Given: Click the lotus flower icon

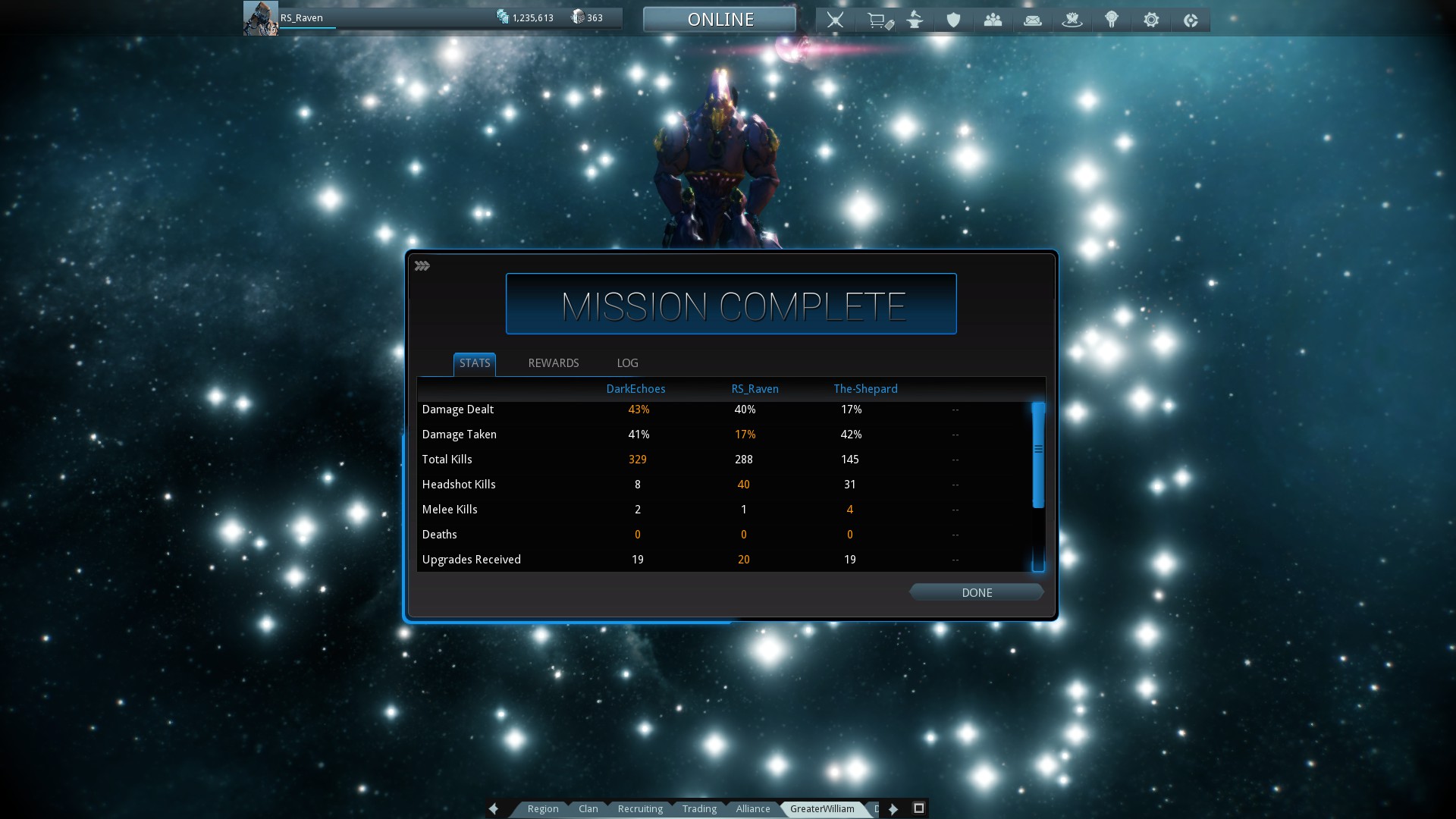Looking at the screenshot, I should click(x=1072, y=20).
